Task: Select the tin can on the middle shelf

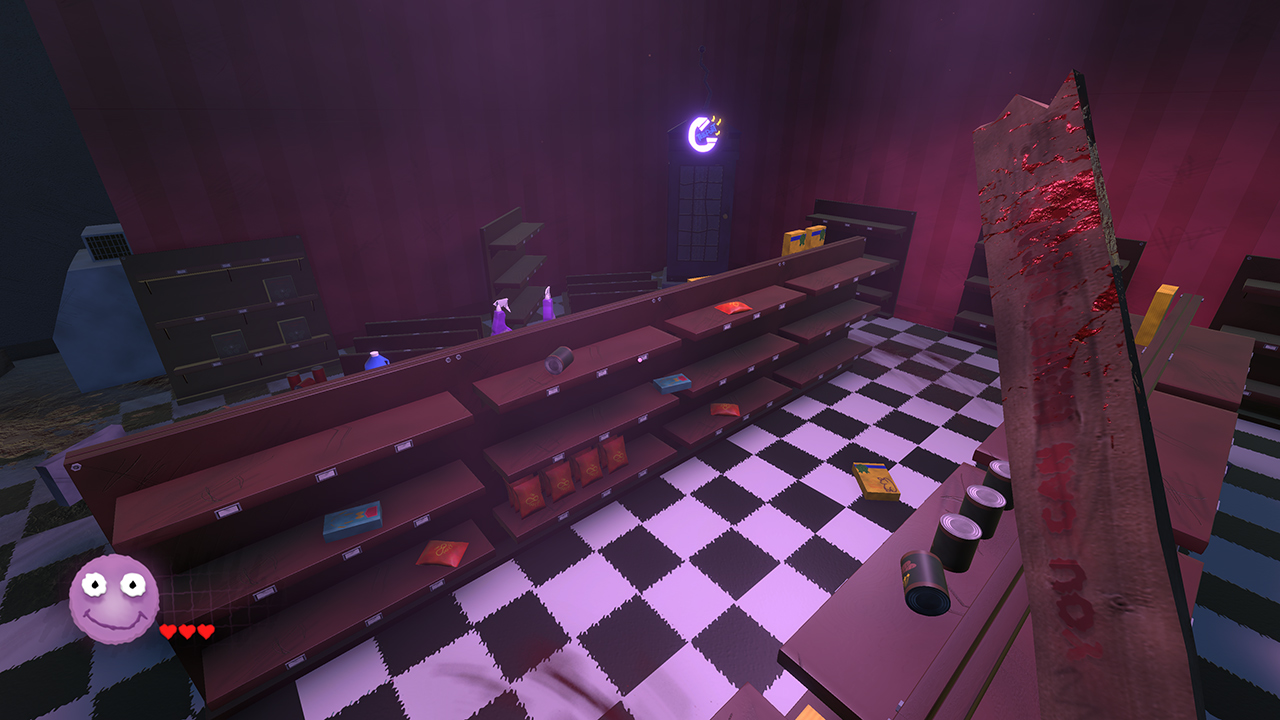Action: (560, 360)
